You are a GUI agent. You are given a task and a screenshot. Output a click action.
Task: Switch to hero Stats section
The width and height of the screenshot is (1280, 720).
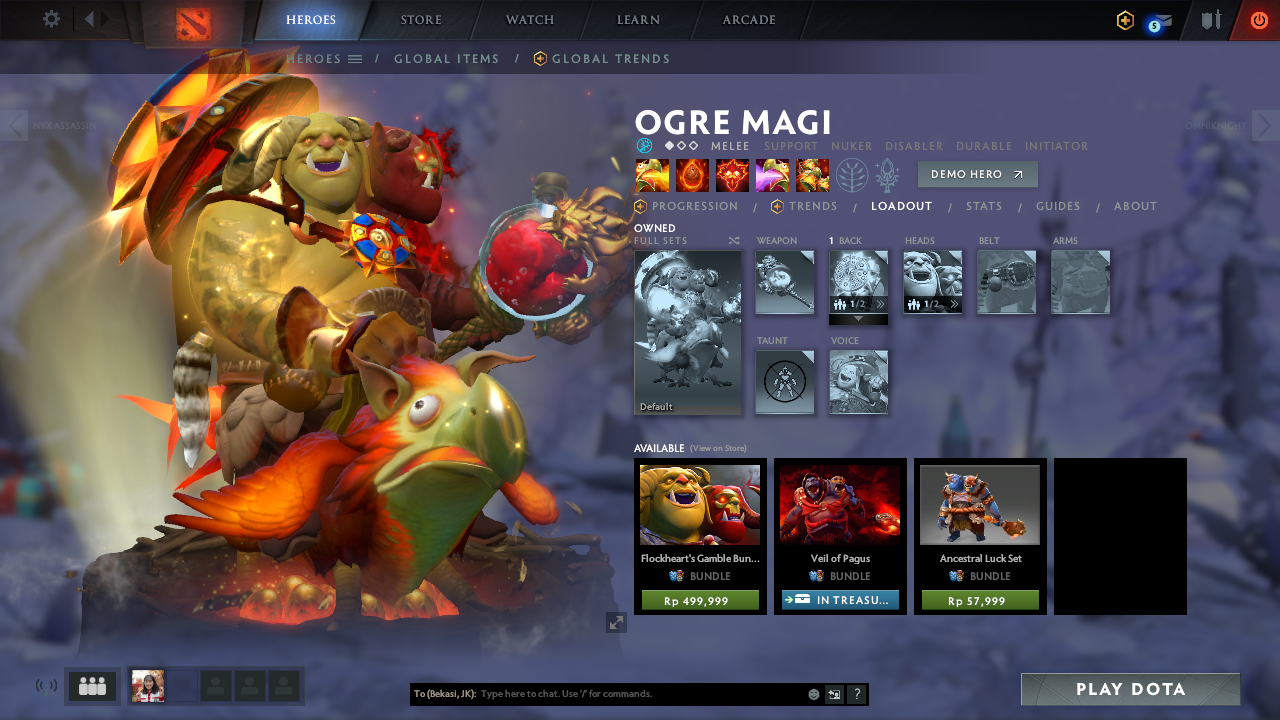984,207
